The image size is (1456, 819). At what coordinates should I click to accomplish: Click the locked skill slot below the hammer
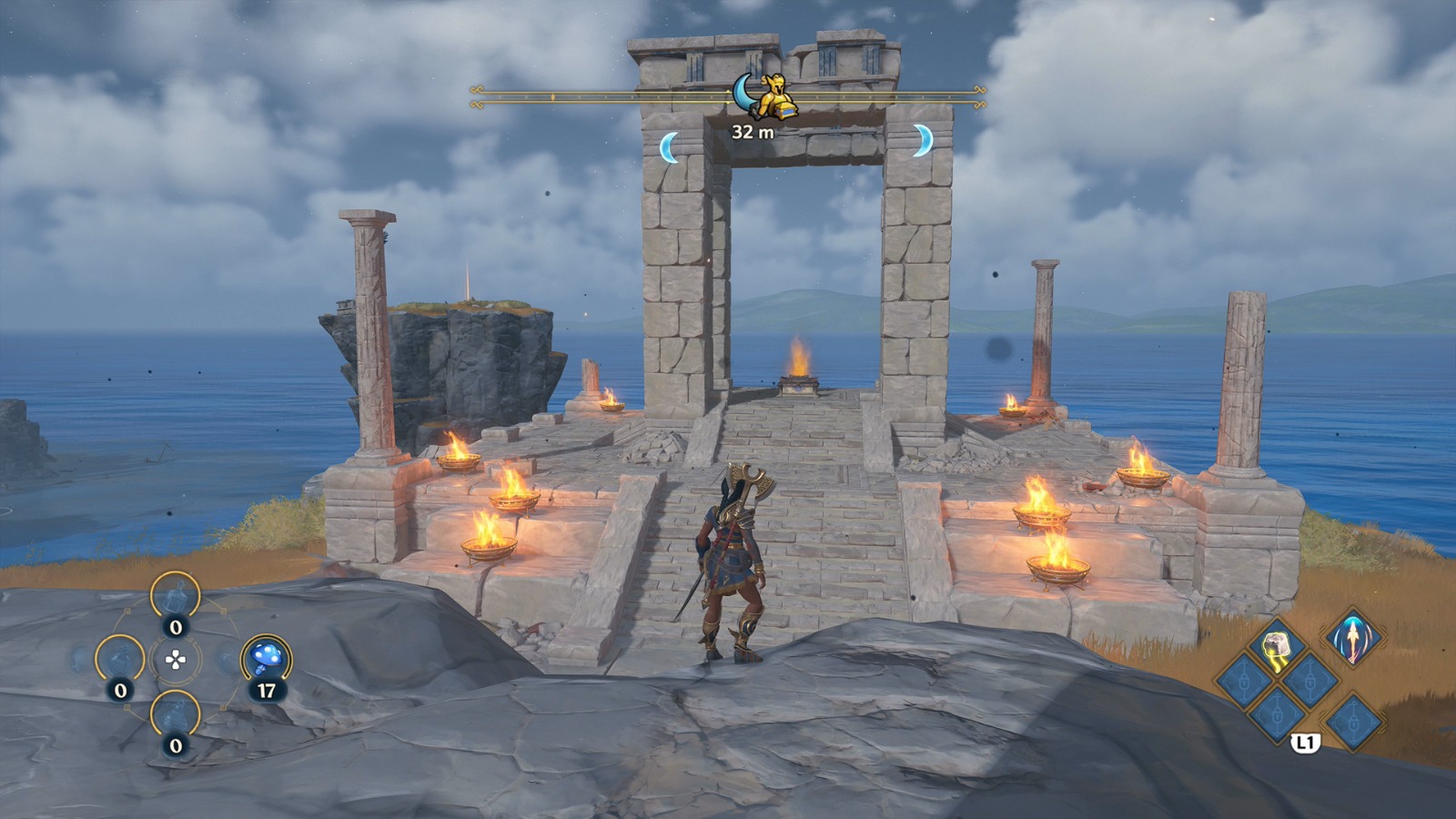pos(1277,716)
